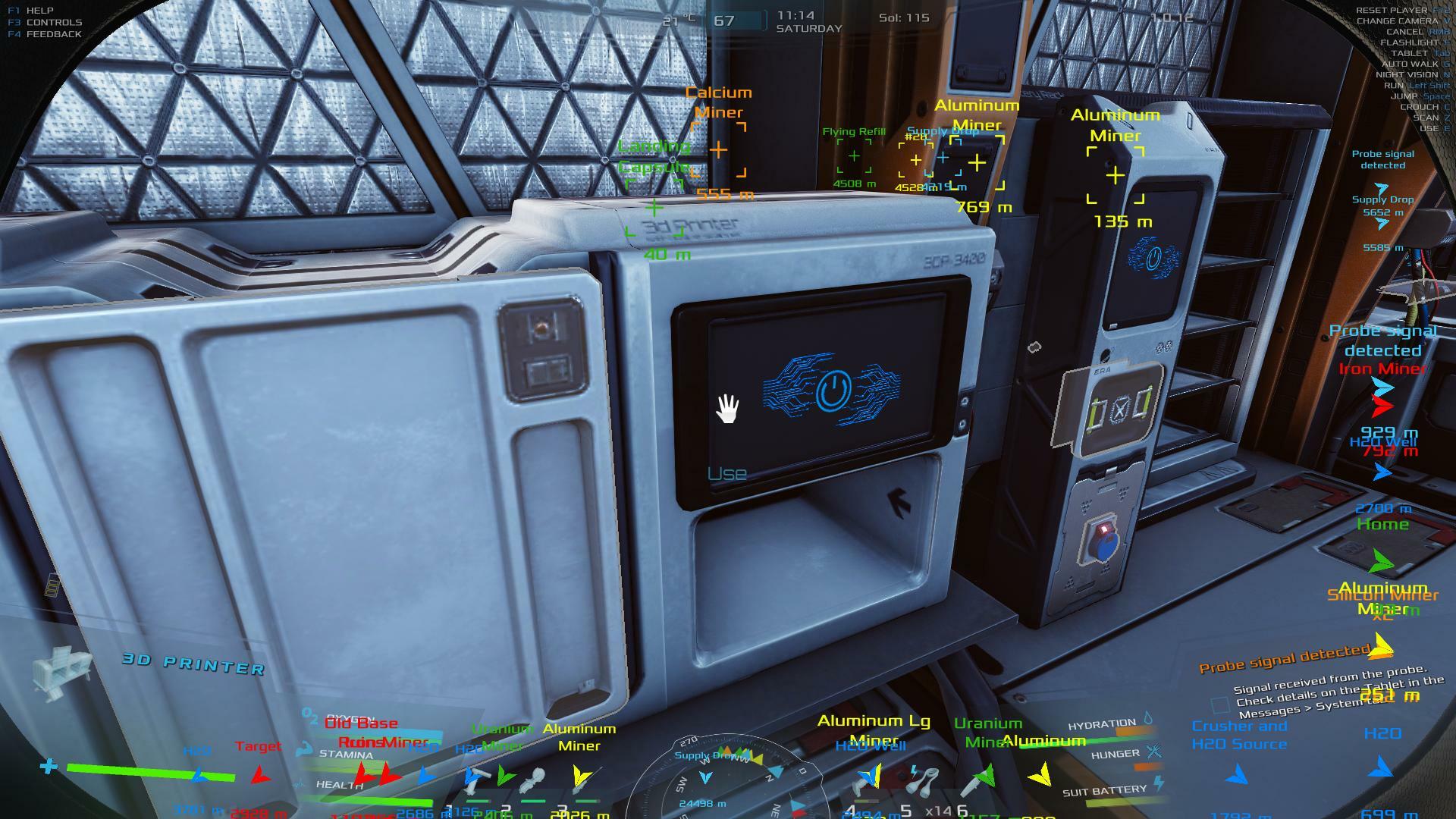Select the Flying Refill waypoint marker
The height and width of the screenshot is (819, 1456).
coord(854,156)
